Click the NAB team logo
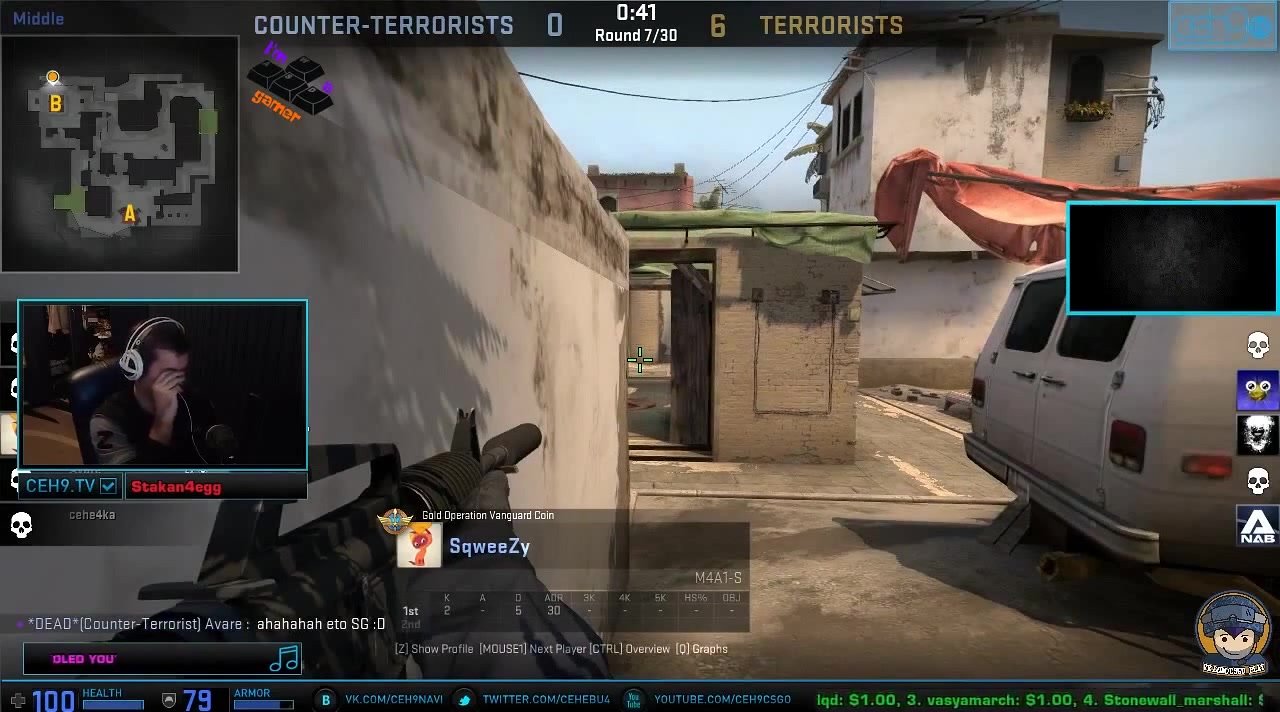 [1257, 526]
